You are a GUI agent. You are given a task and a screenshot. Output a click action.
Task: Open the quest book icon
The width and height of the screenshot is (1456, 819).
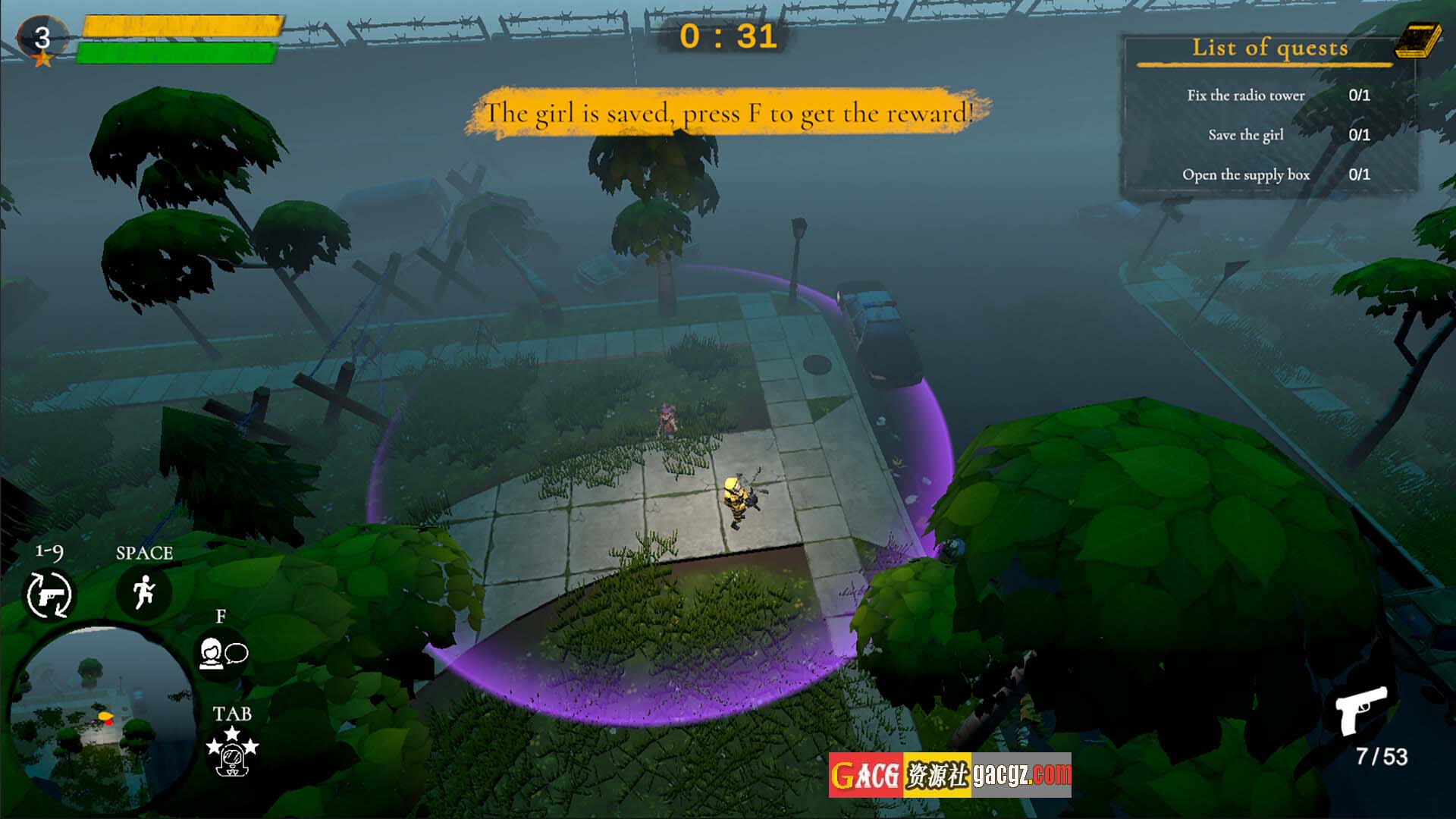click(1418, 40)
